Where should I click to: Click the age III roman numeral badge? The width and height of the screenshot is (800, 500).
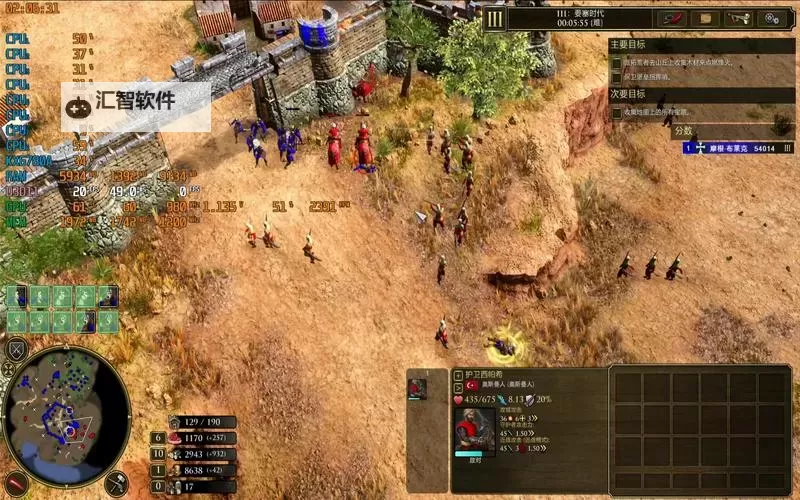494,18
